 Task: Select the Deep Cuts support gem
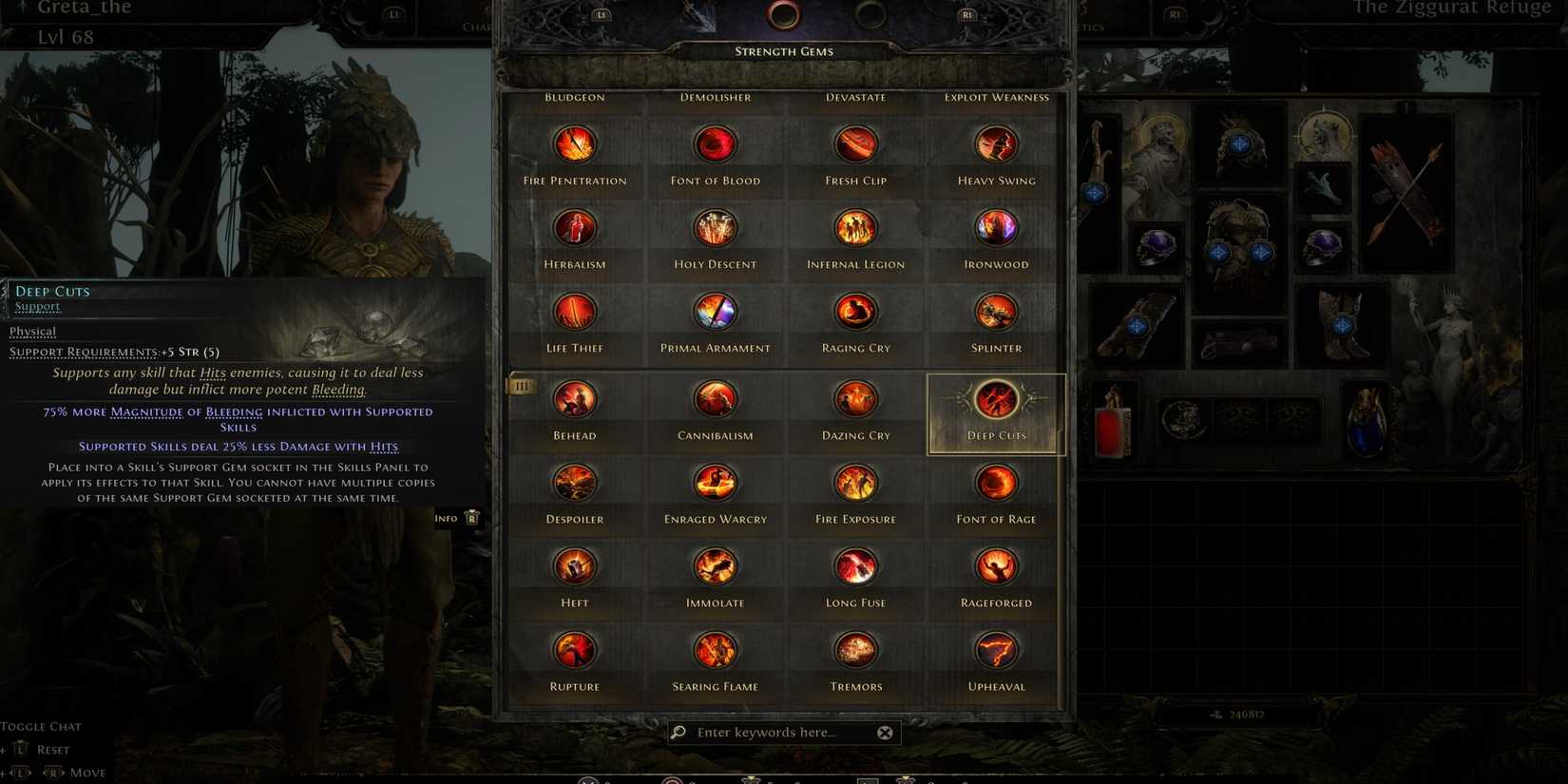995,399
